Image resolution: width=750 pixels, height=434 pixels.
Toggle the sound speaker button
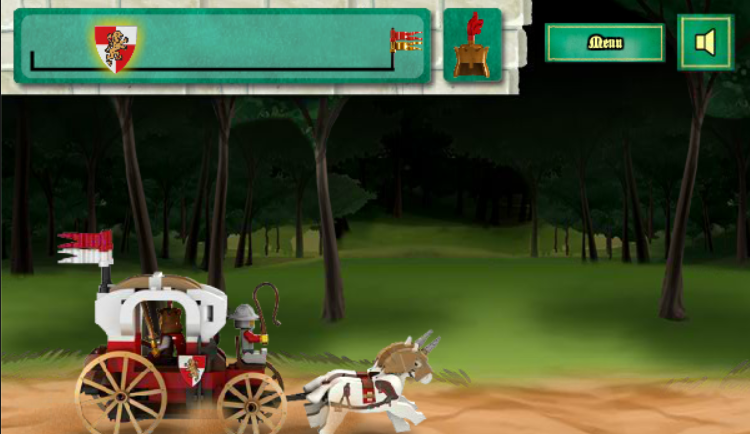point(705,42)
